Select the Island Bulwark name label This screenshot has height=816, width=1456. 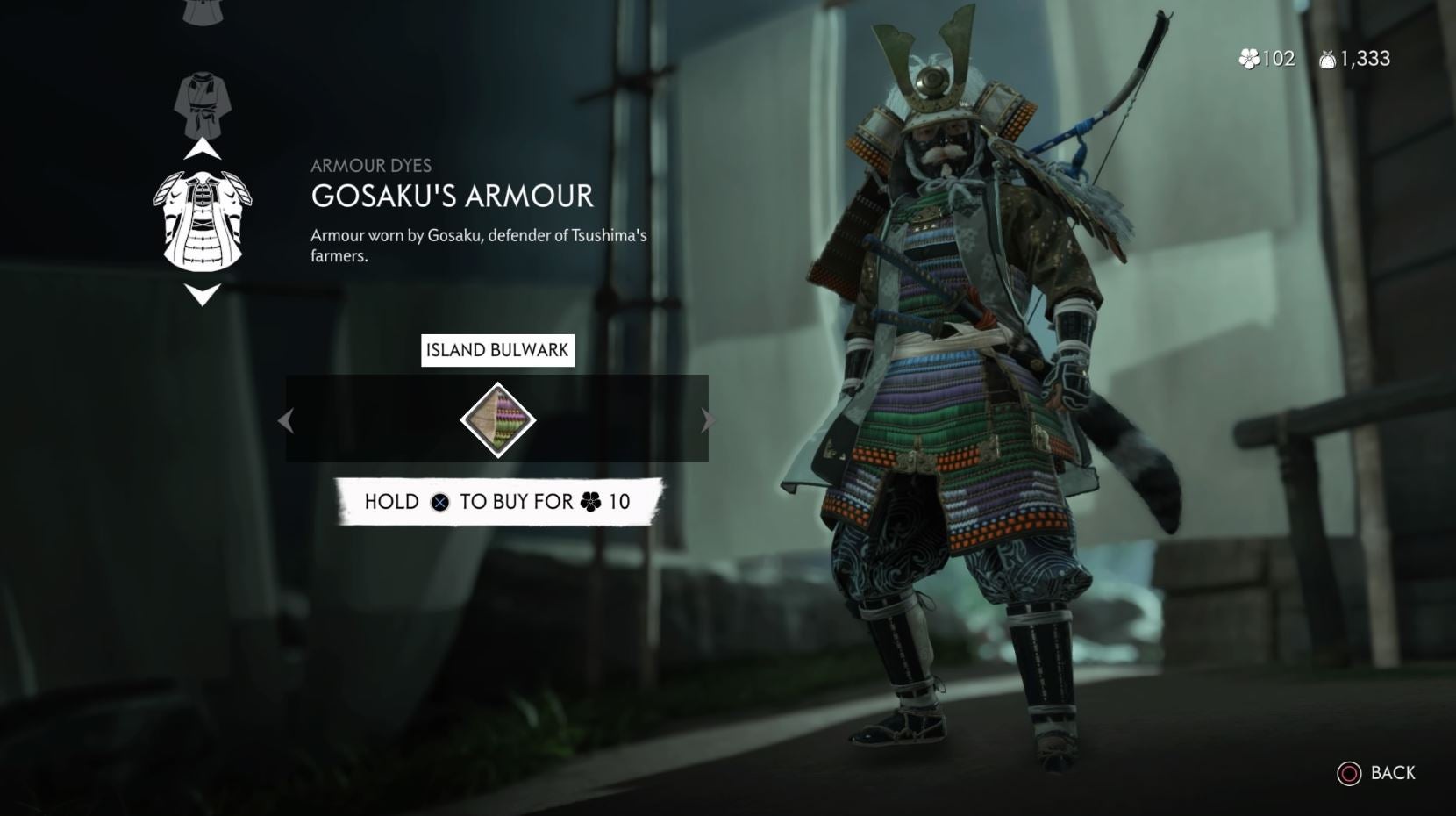coord(496,350)
